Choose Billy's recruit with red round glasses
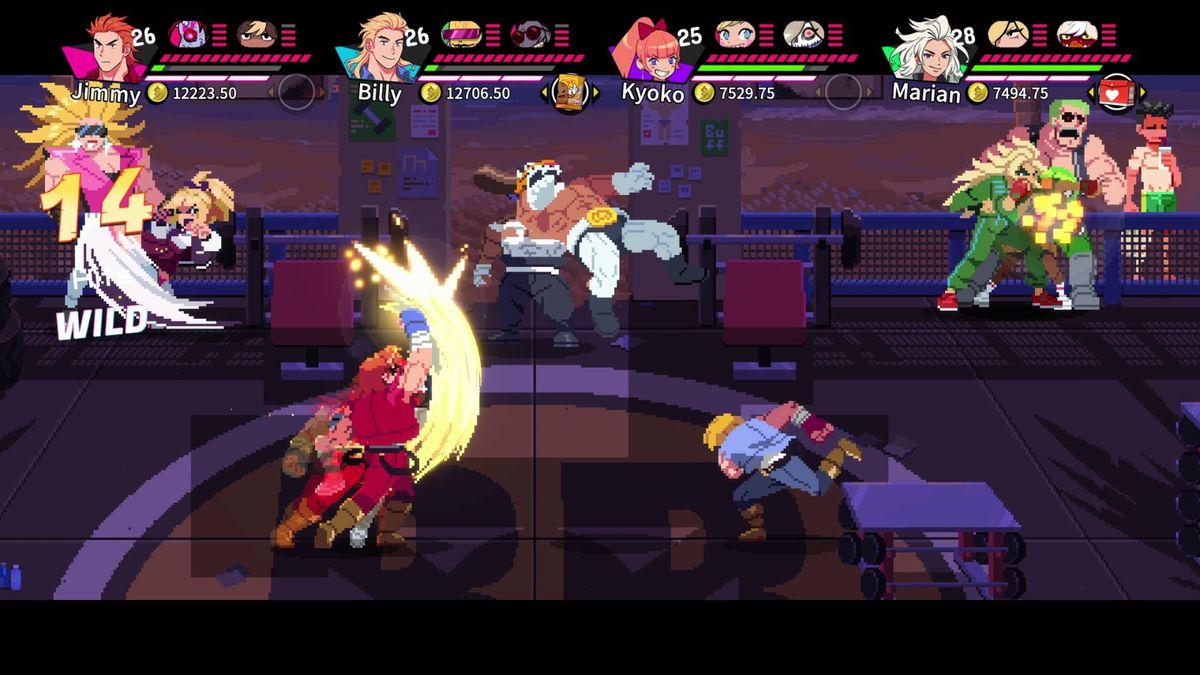The height and width of the screenshot is (675, 1200). tap(529, 35)
